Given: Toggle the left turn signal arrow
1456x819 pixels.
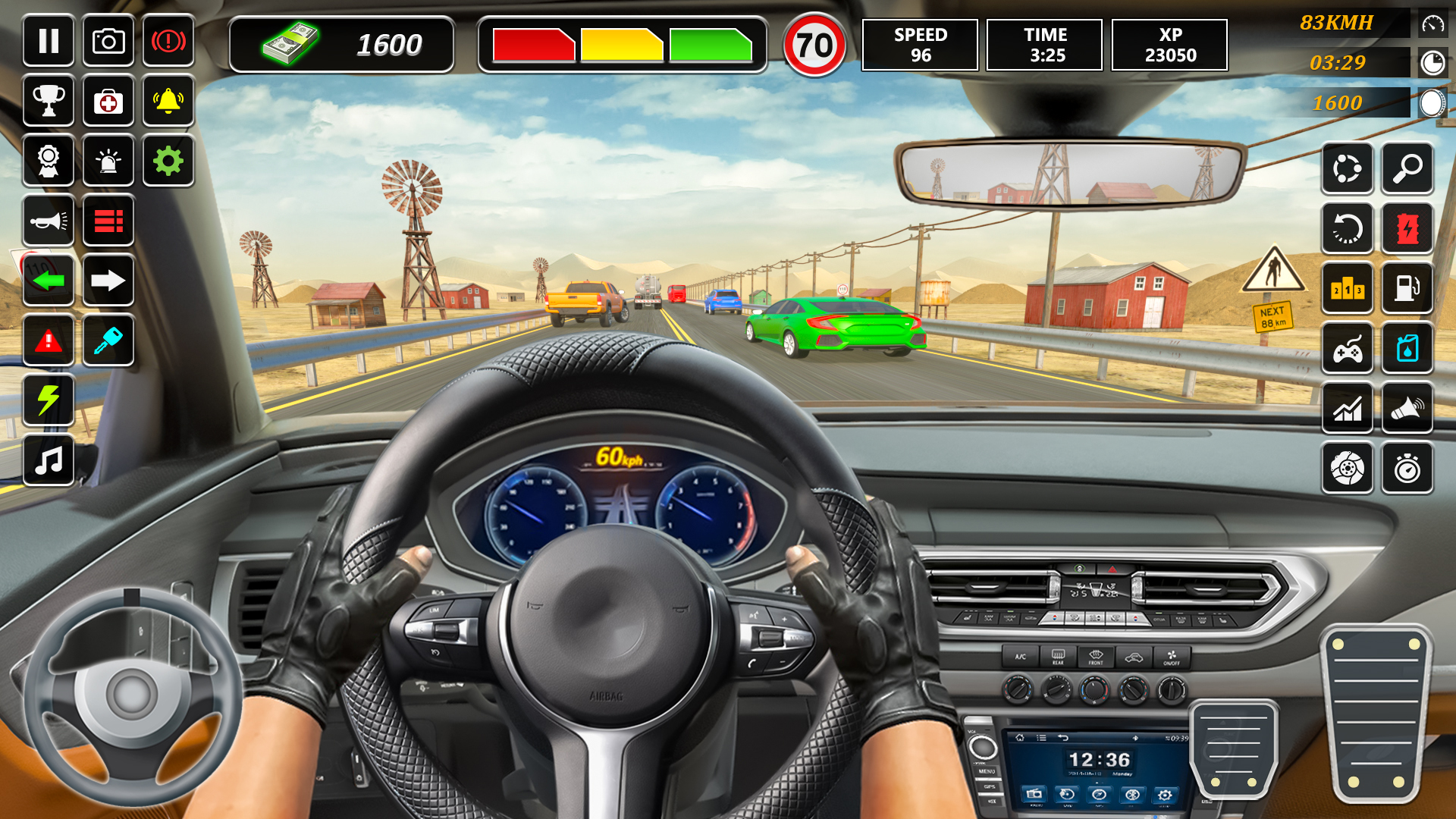Looking at the screenshot, I should tap(49, 281).
